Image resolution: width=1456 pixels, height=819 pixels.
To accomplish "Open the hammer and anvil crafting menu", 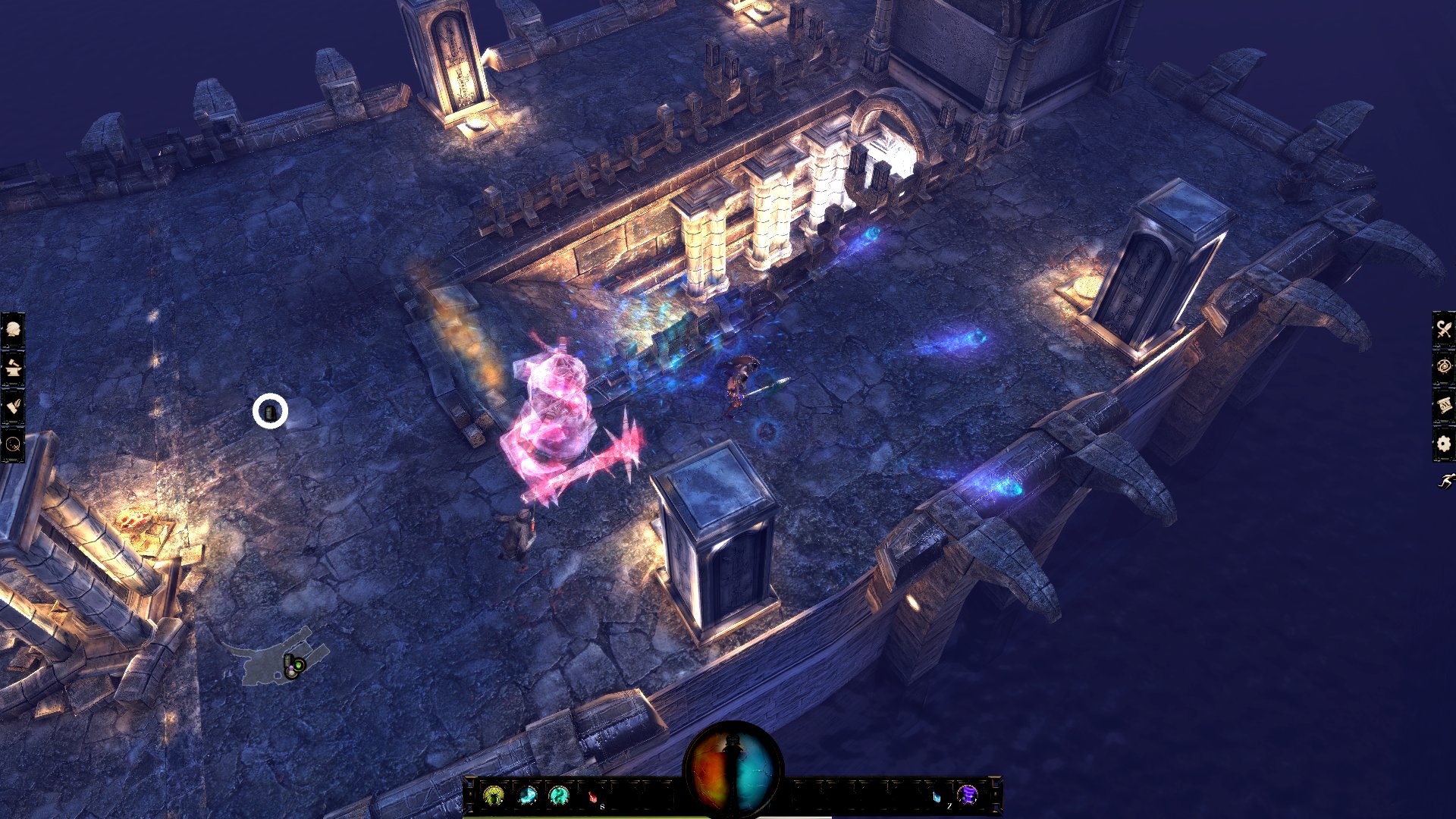I will [13, 369].
